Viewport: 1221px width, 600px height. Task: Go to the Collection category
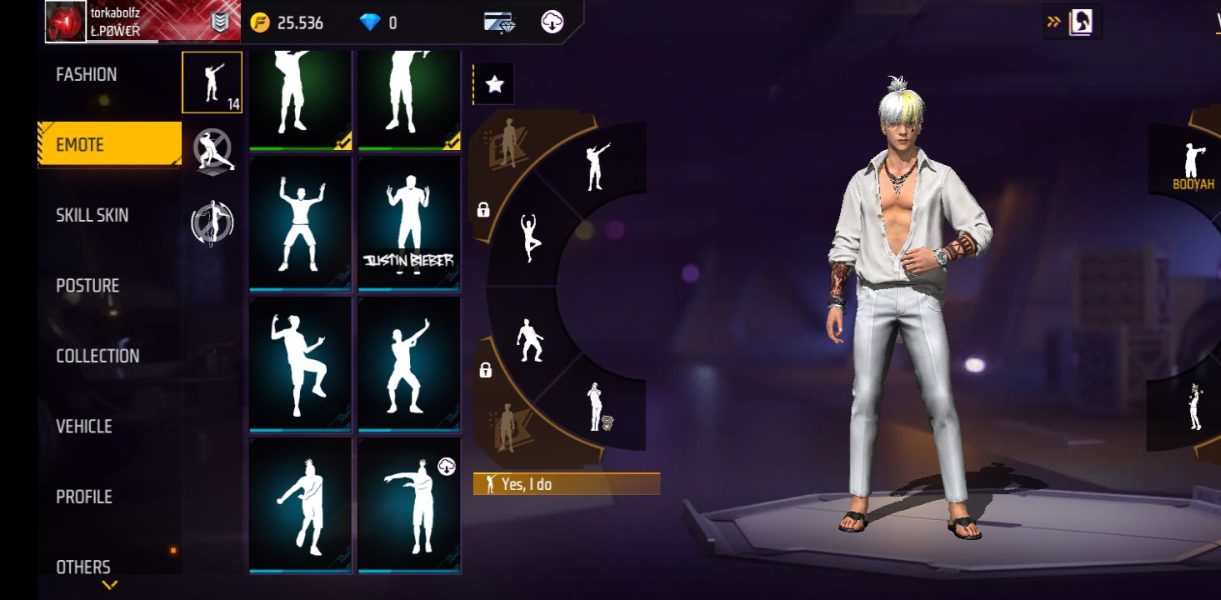tap(98, 356)
